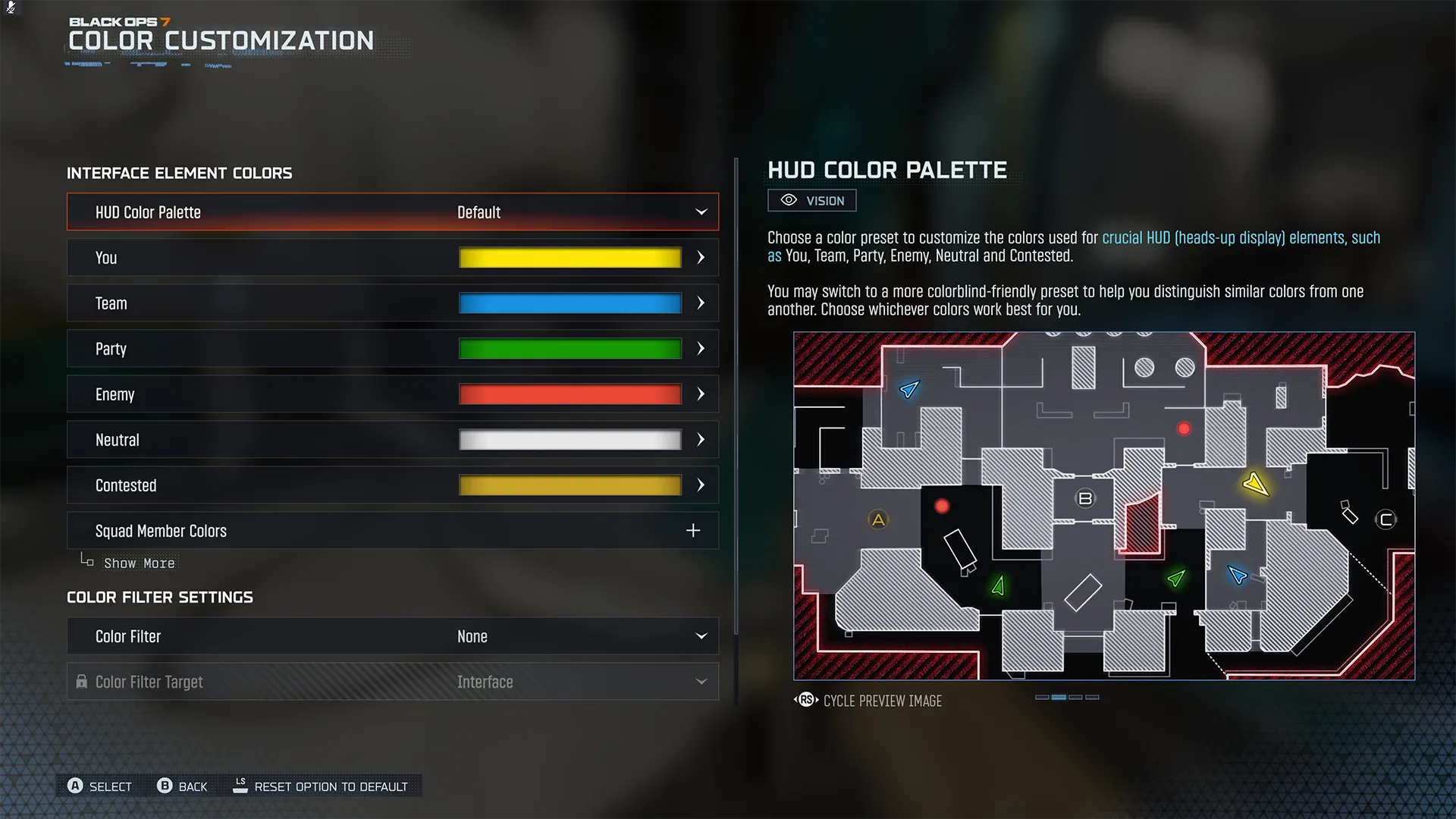Viewport: 1456px width, 819px height.
Task: Edit the Enemy red color swatch
Action: [570, 394]
